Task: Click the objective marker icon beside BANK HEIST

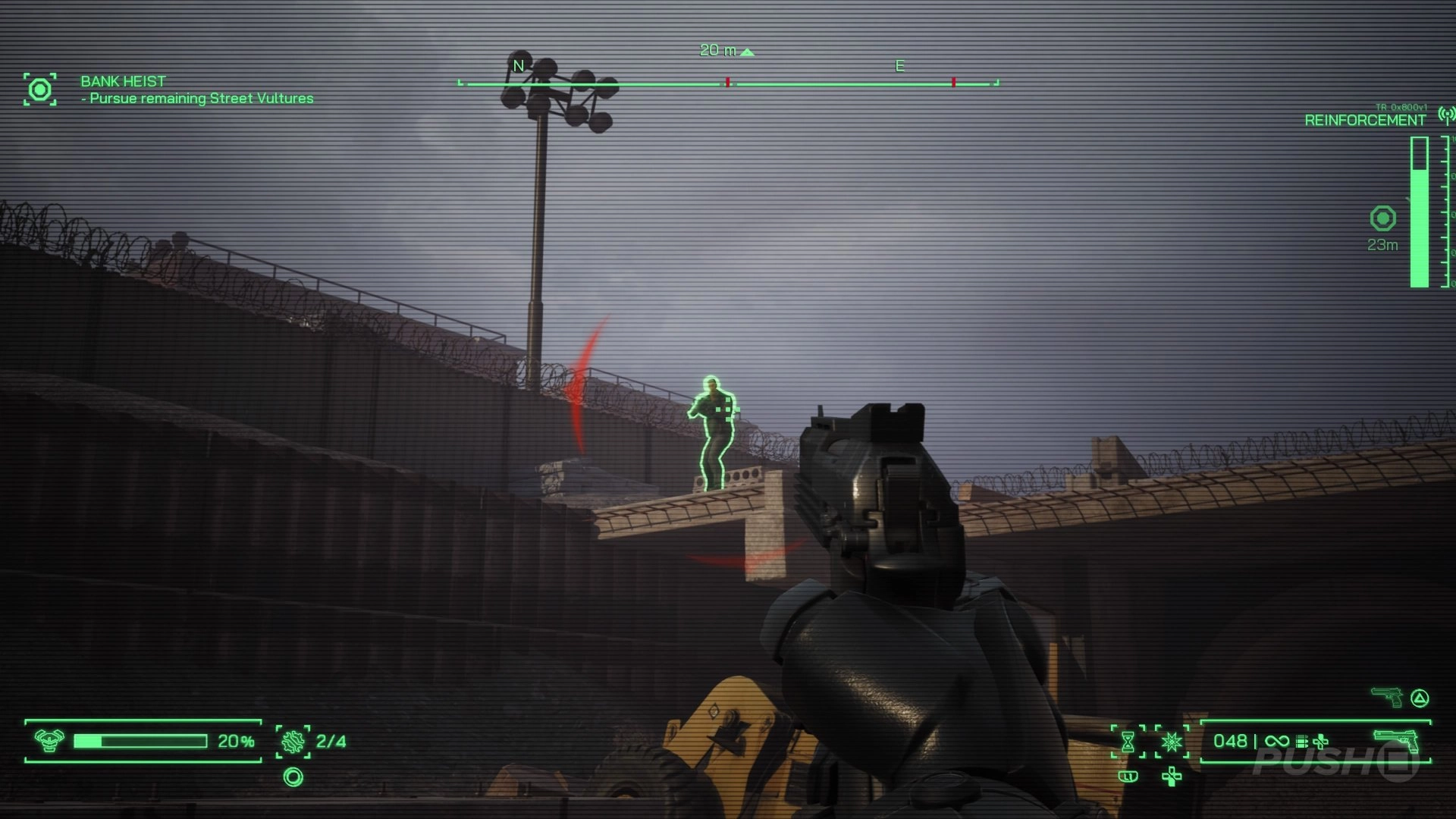Action: coord(39,89)
